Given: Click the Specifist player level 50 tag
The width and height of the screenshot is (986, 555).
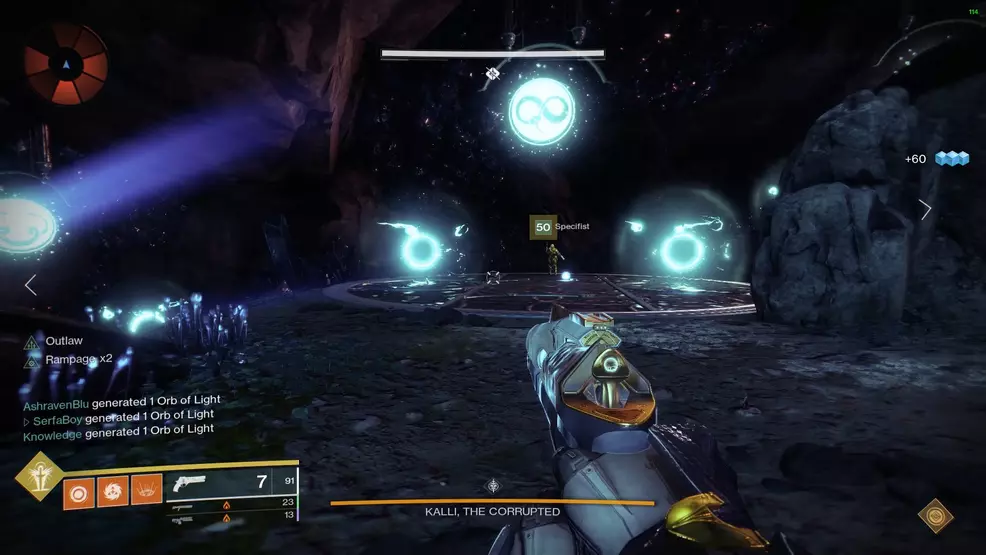Looking at the screenshot, I should [x=543, y=227].
